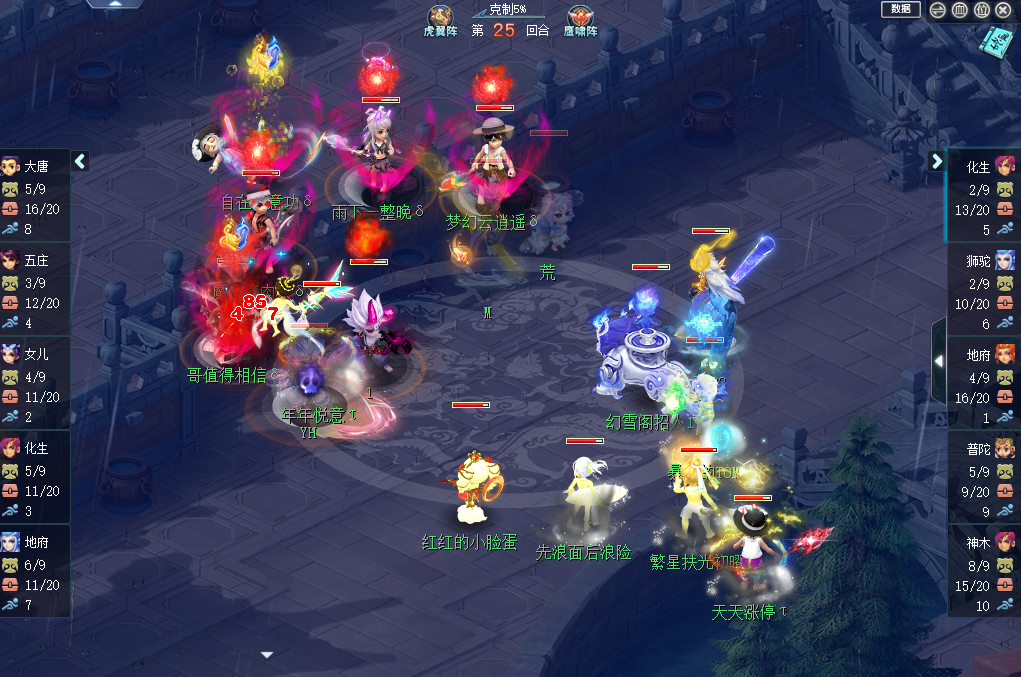This screenshot has width=1021, height=677.
Task: Collapse the left team panel arrow
Action: tap(81, 161)
